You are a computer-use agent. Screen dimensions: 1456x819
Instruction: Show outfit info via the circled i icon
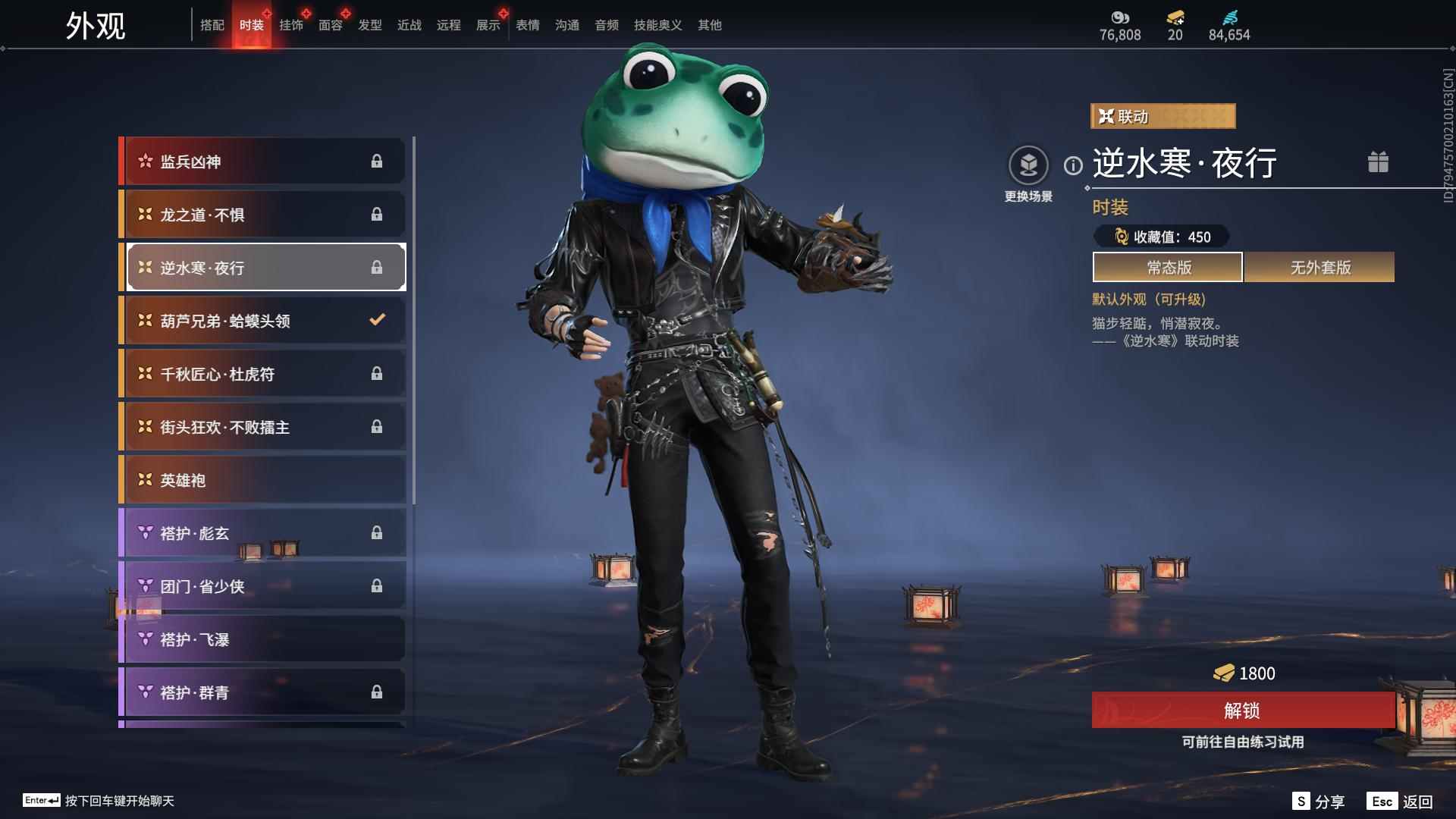coord(1073,165)
